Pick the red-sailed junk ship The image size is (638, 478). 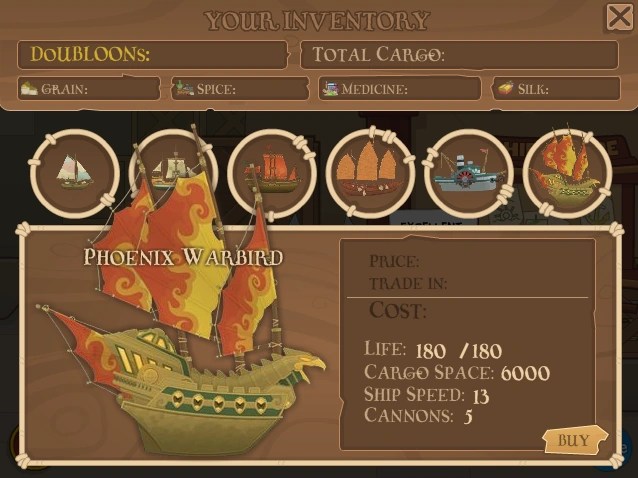point(271,172)
